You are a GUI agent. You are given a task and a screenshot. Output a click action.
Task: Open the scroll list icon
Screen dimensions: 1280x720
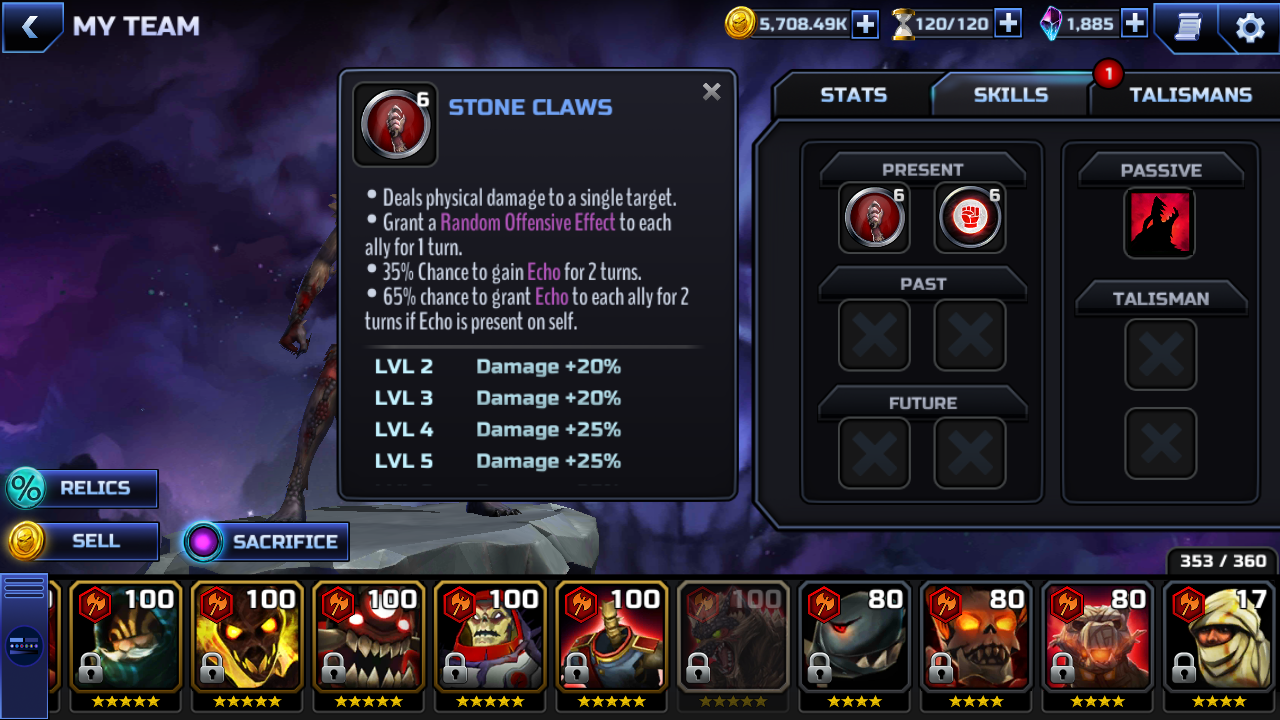coord(1187,27)
